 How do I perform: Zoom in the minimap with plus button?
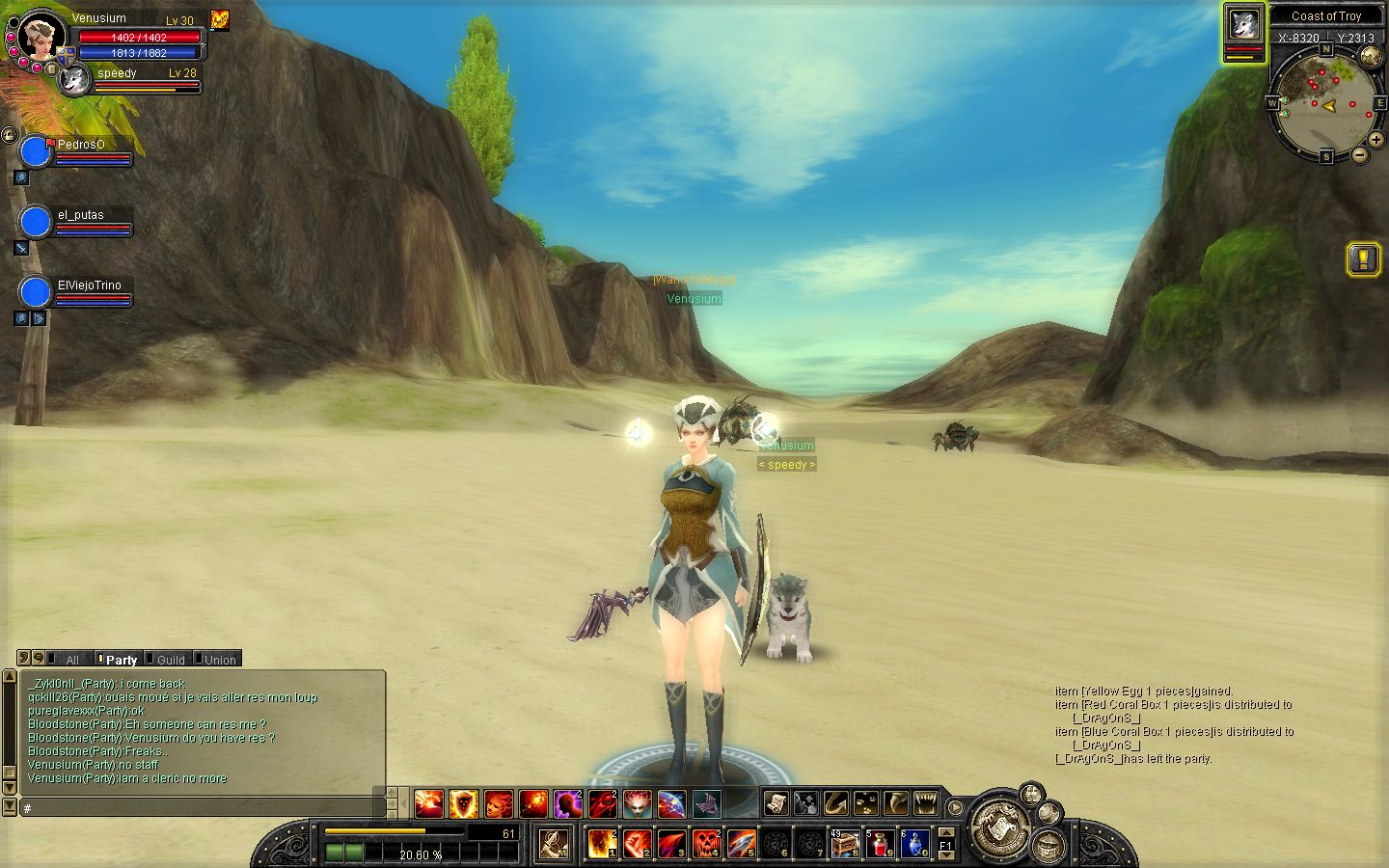point(1376,140)
